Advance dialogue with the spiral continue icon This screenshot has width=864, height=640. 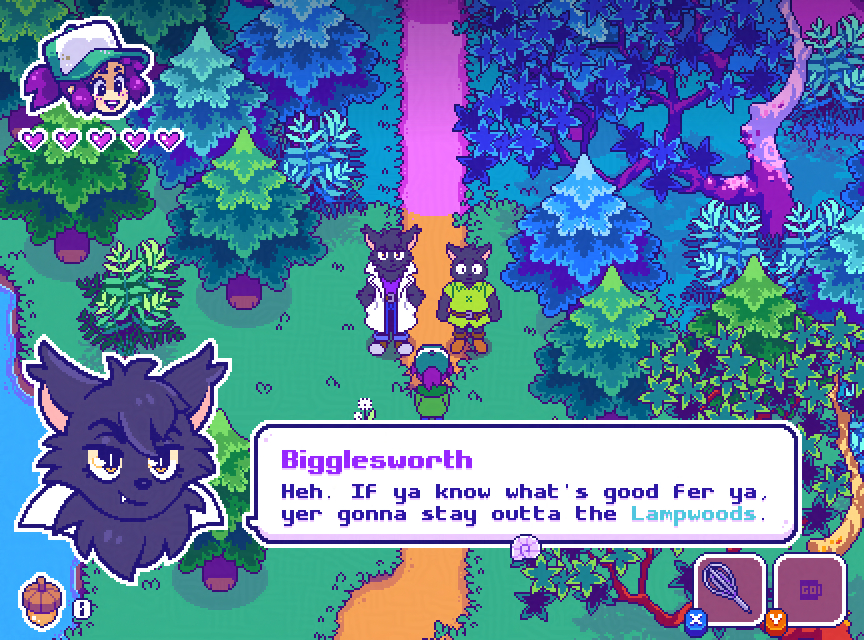click(x=526, y=547)
